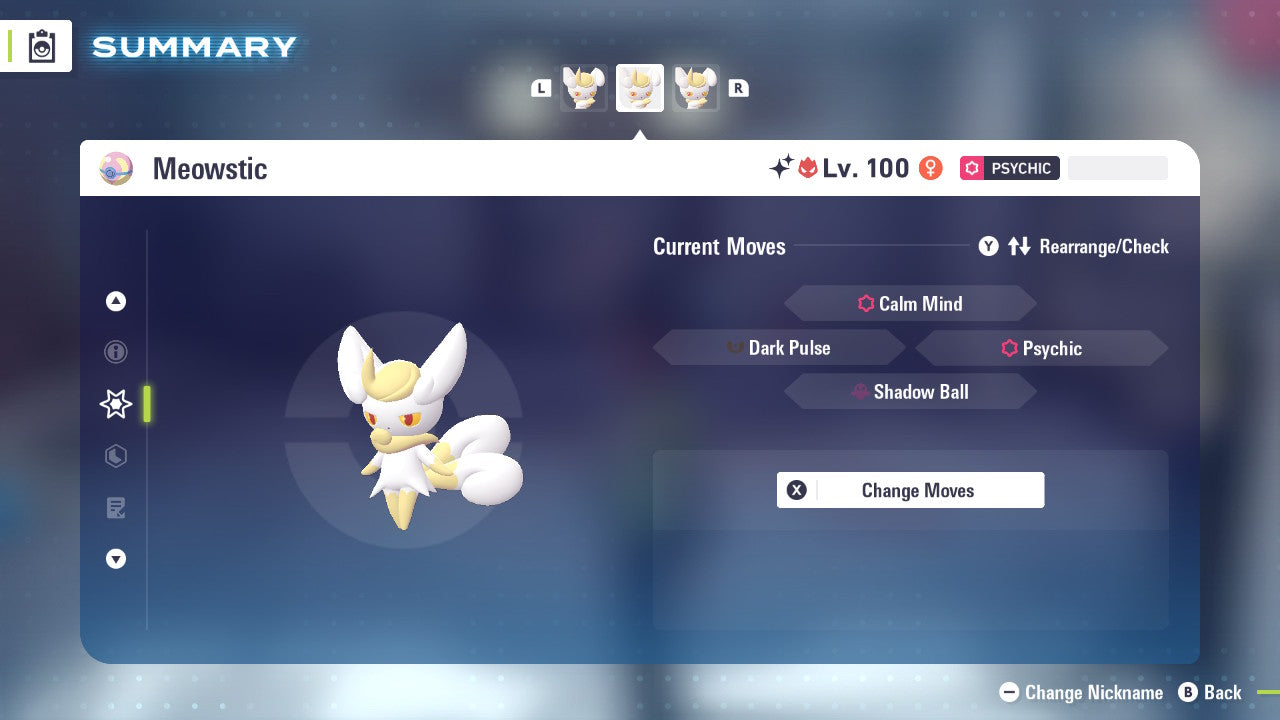
Task: Click the arrows icon next to Rearrange/Check
Action: (1019, 246)
